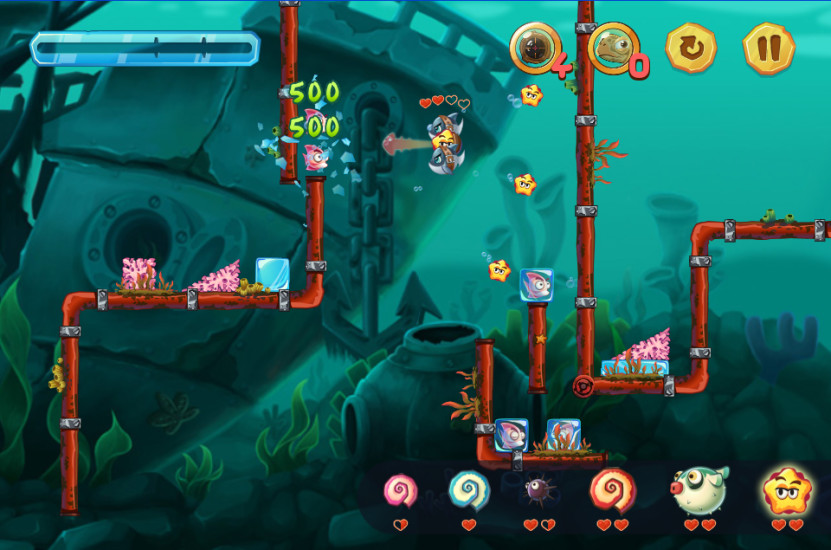Select the pink spiral shell creature
The height and width of the screenshot is (550, 831).
400,491
